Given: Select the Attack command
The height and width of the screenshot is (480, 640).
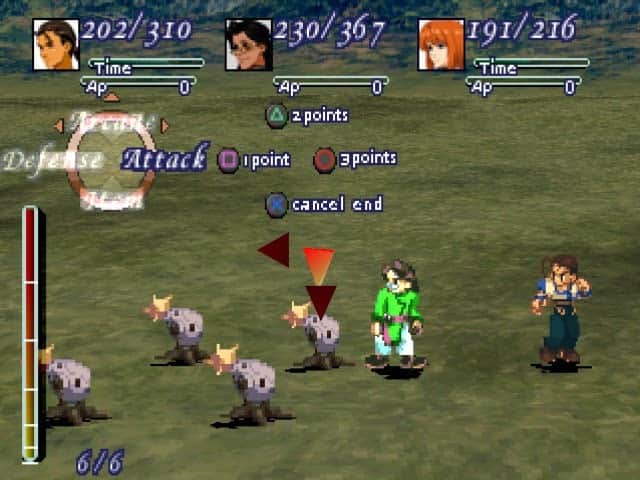Looking at the screenshot, I should [164, 158].
